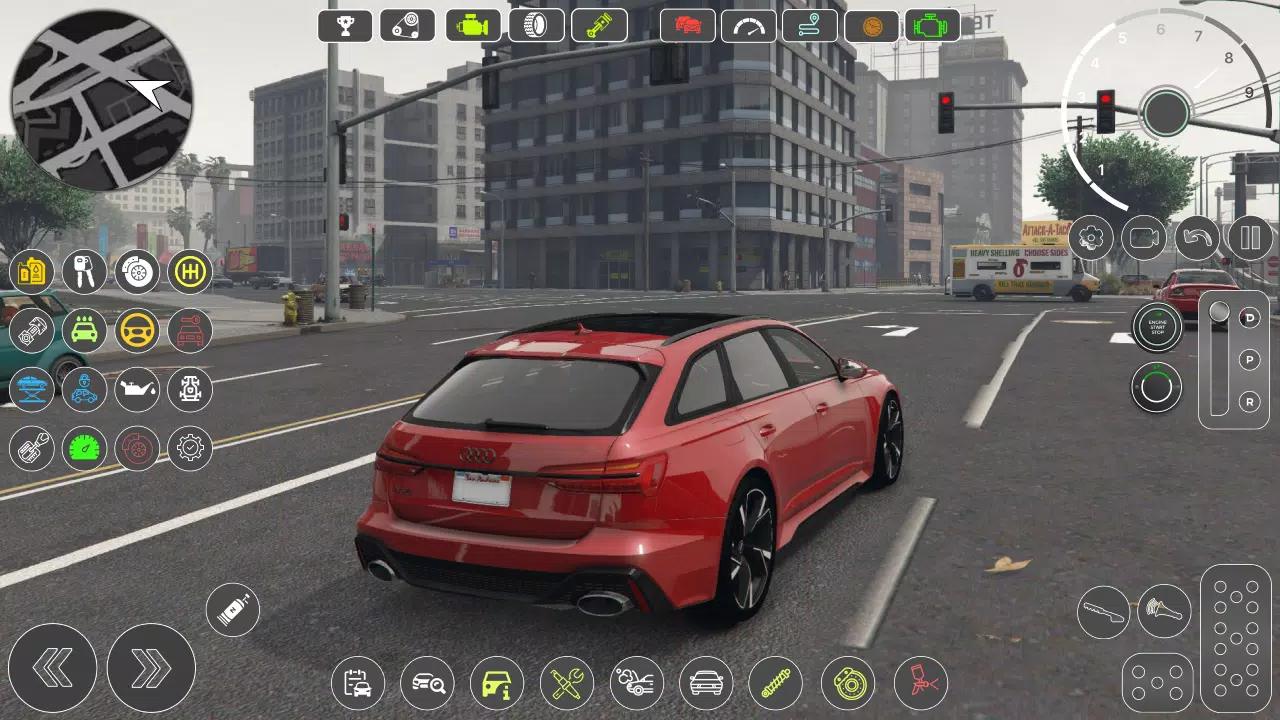Switch the camera view
Image resolution: width=1280 pixels, height=720 pixels.
click(1143, 237)
